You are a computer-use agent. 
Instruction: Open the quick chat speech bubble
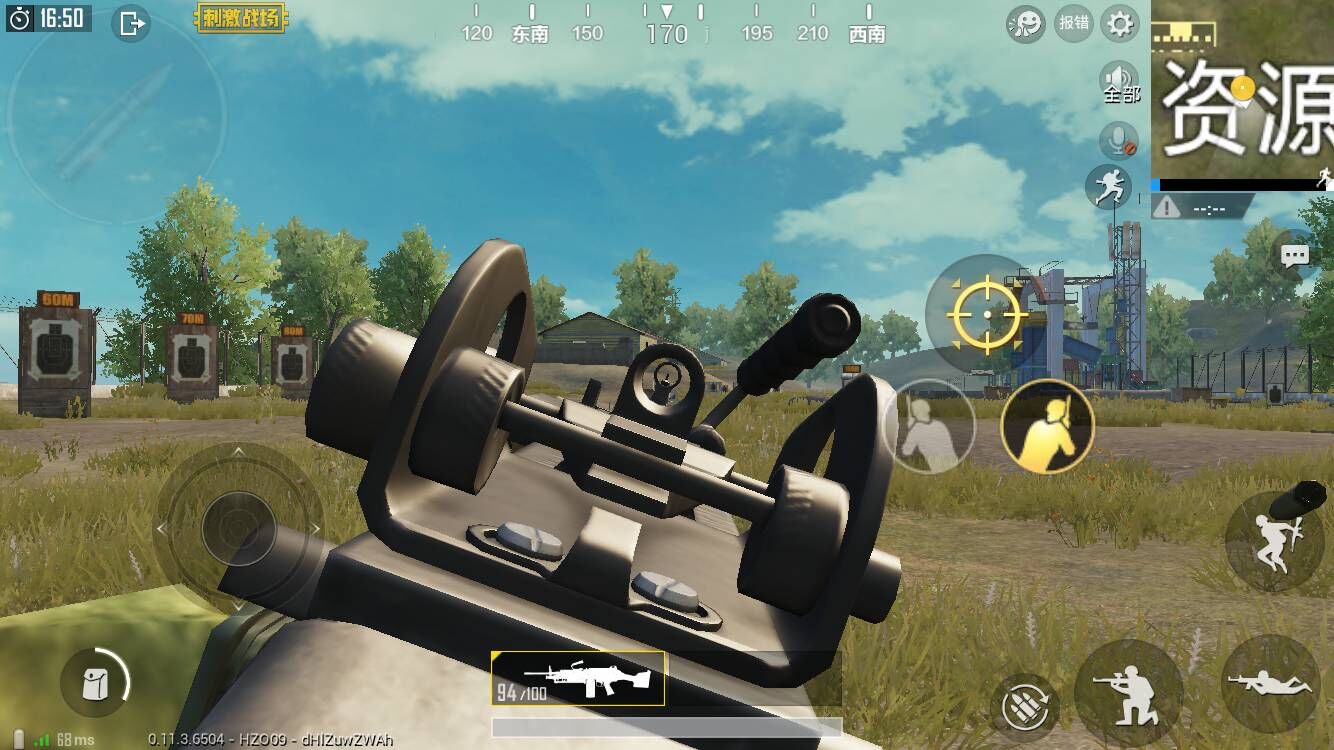pos(1295,255)
